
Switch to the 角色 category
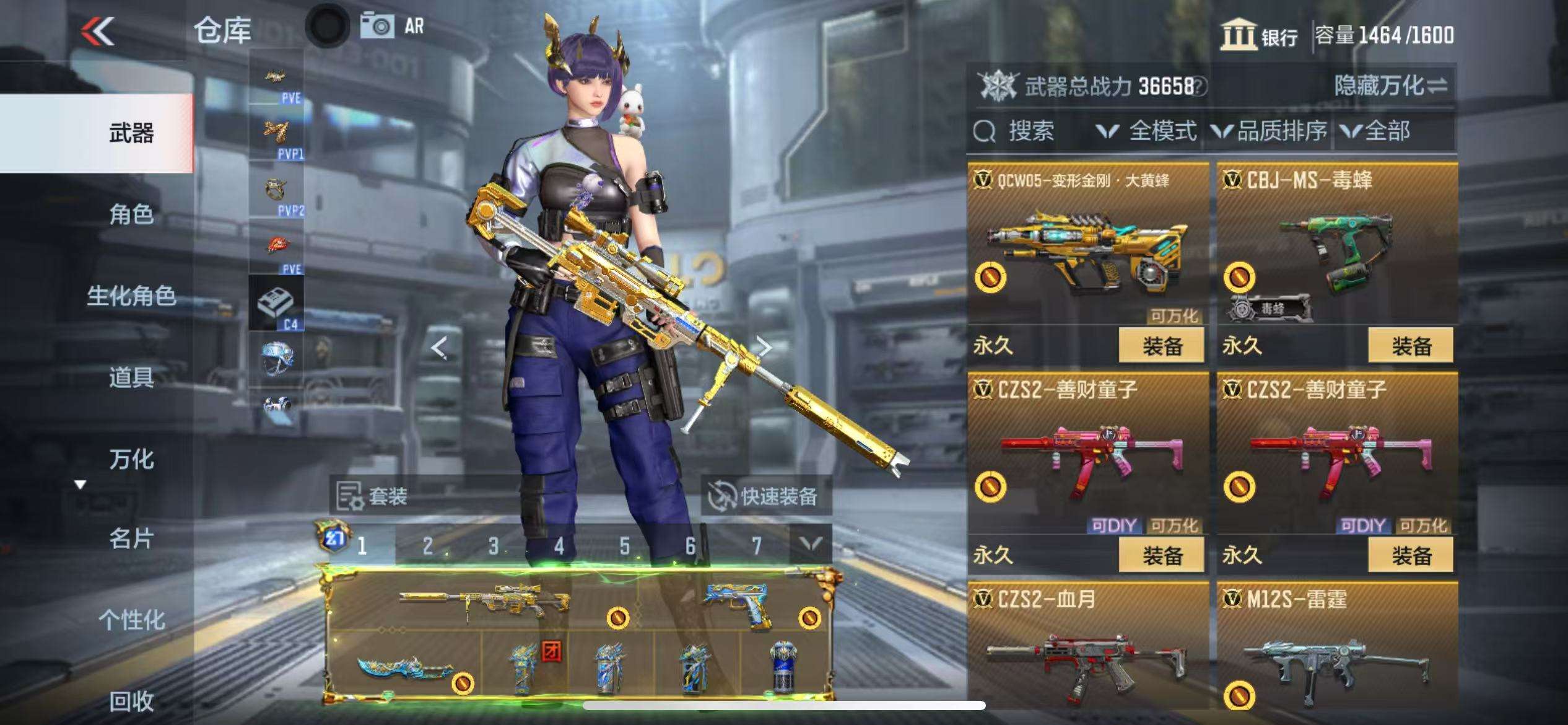coord(131,214)
